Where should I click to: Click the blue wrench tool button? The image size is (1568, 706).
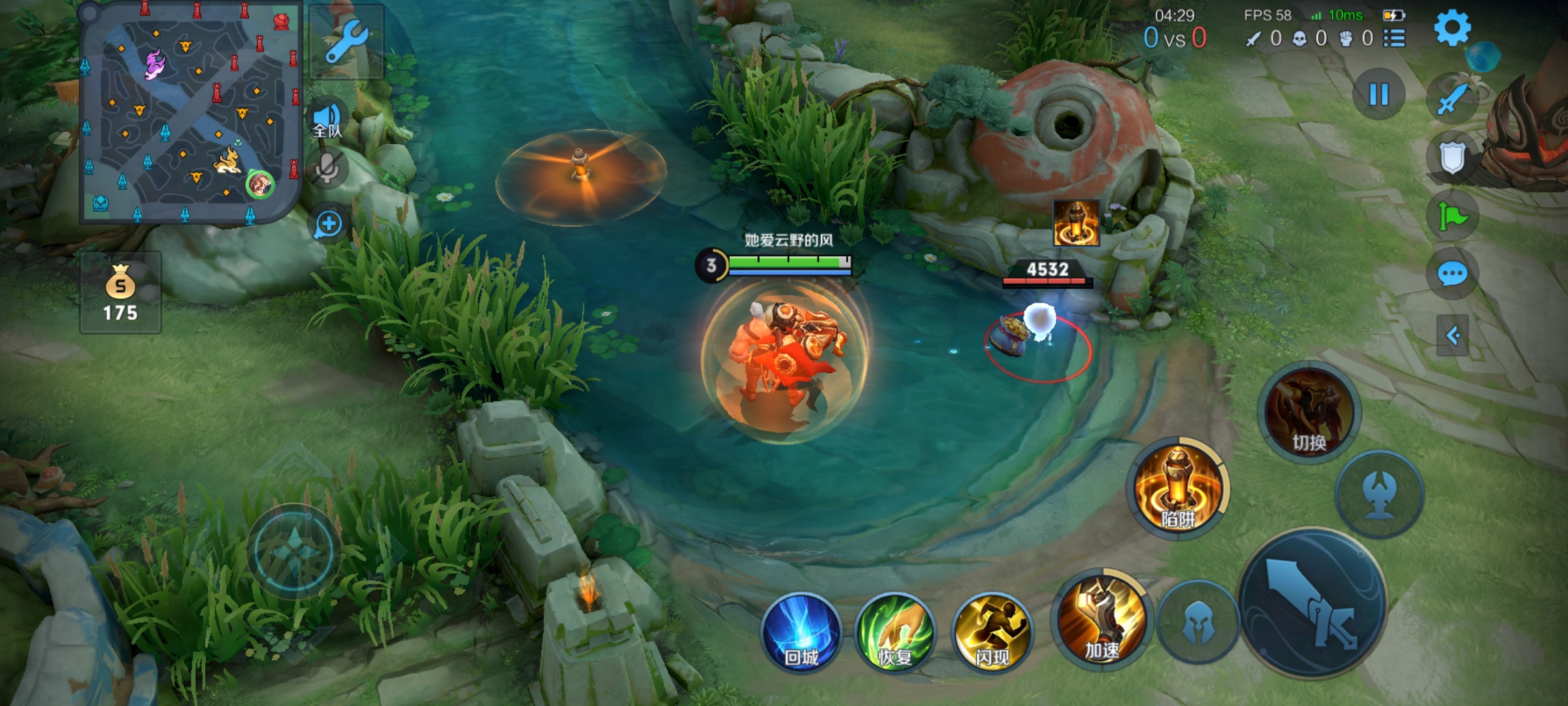point(346,42)
